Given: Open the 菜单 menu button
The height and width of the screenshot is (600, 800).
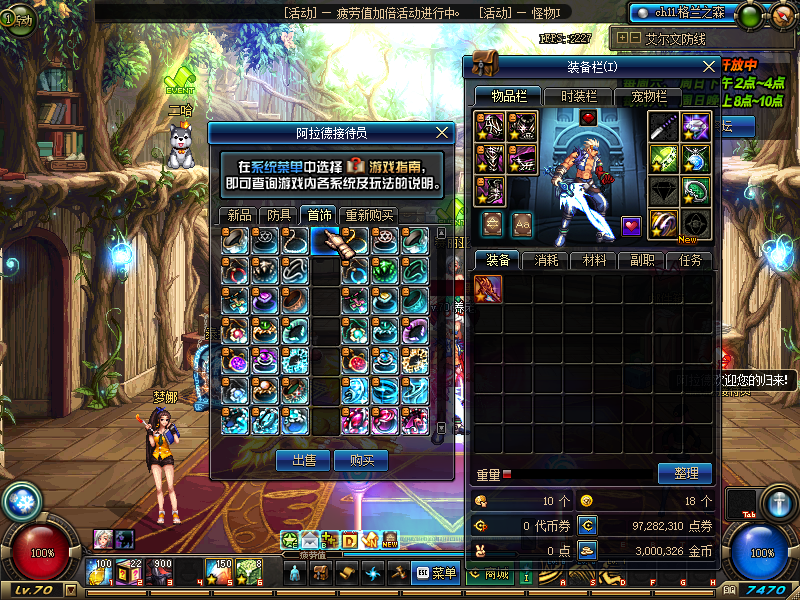Looking at the screenshot, I should coord(436,573).
